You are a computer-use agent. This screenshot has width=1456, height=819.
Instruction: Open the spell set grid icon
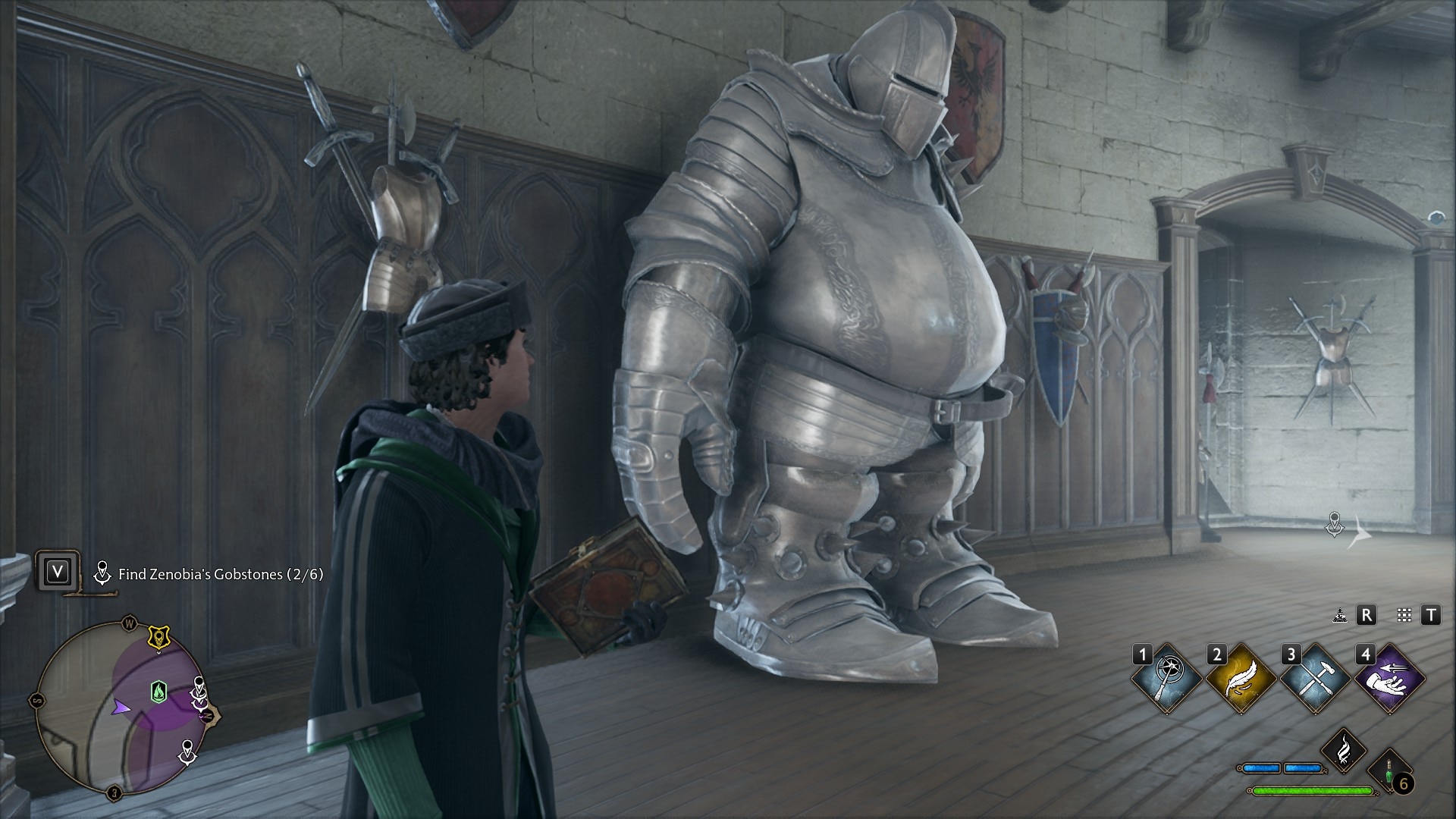1404,616
